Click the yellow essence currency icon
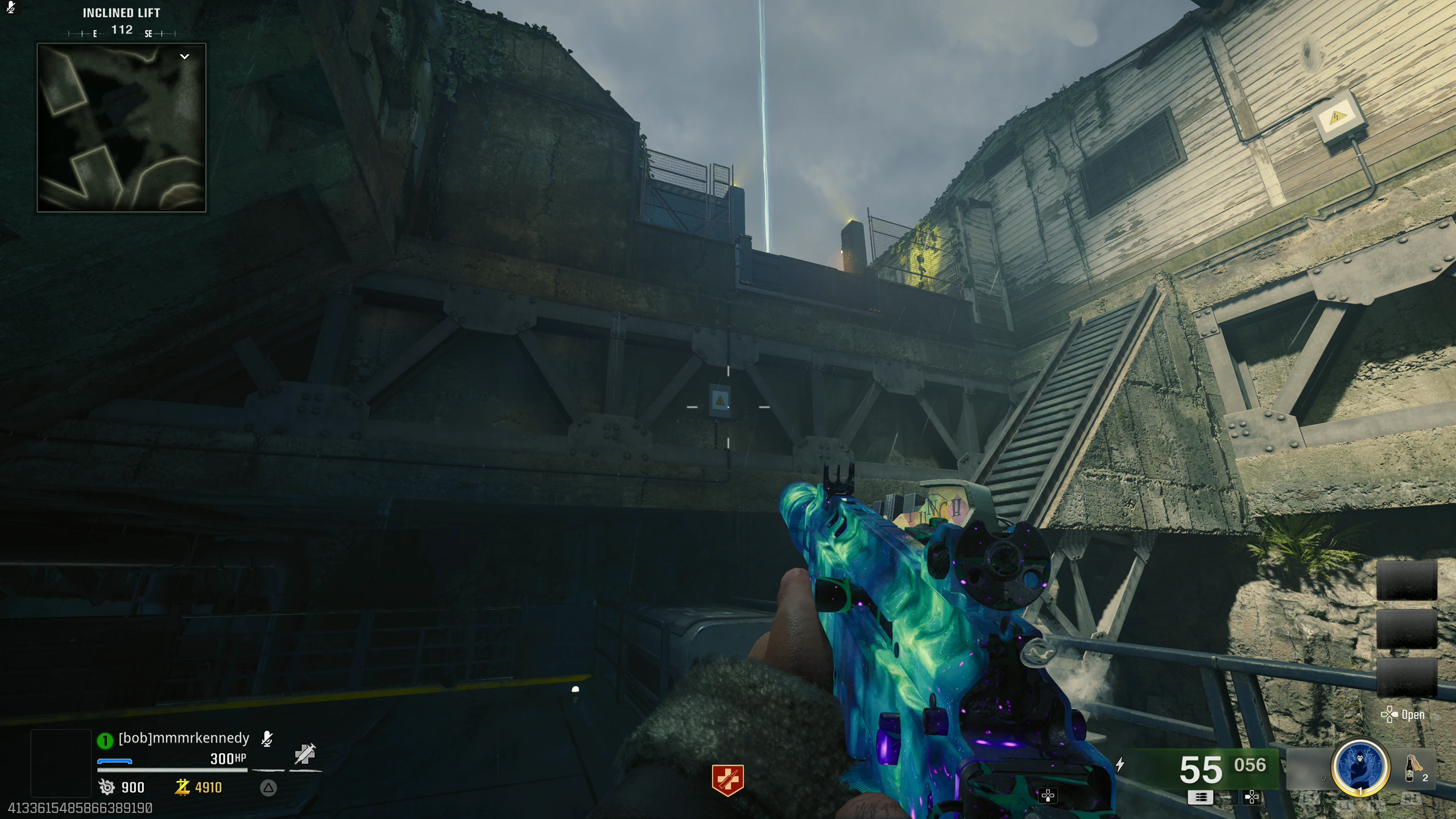Image resolution: width=1456 pixels, height=819 pixels. click(x=182, y=787)
